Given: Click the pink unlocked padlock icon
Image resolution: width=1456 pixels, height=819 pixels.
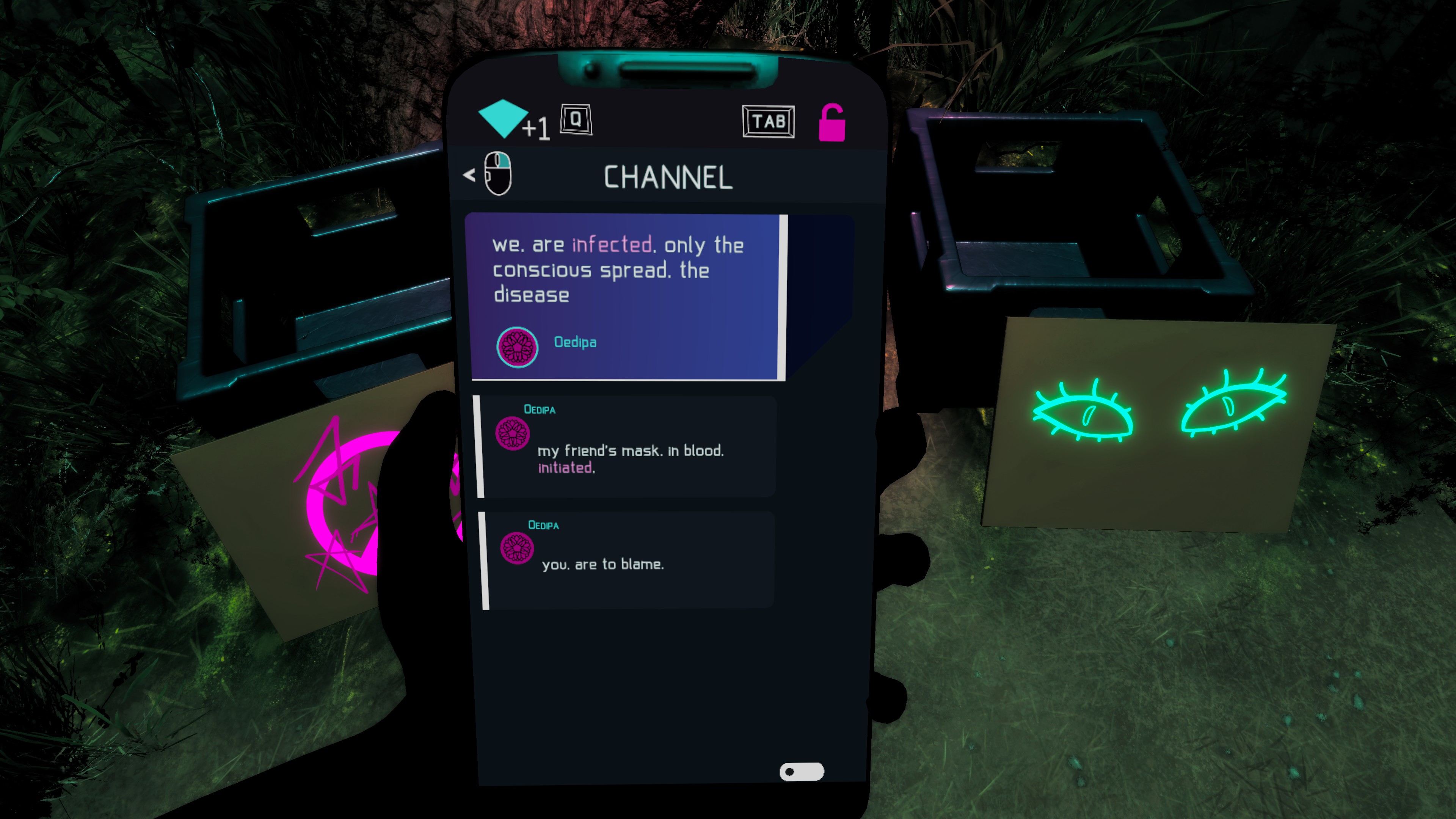Looking at the screenshot, I should 832,122.
